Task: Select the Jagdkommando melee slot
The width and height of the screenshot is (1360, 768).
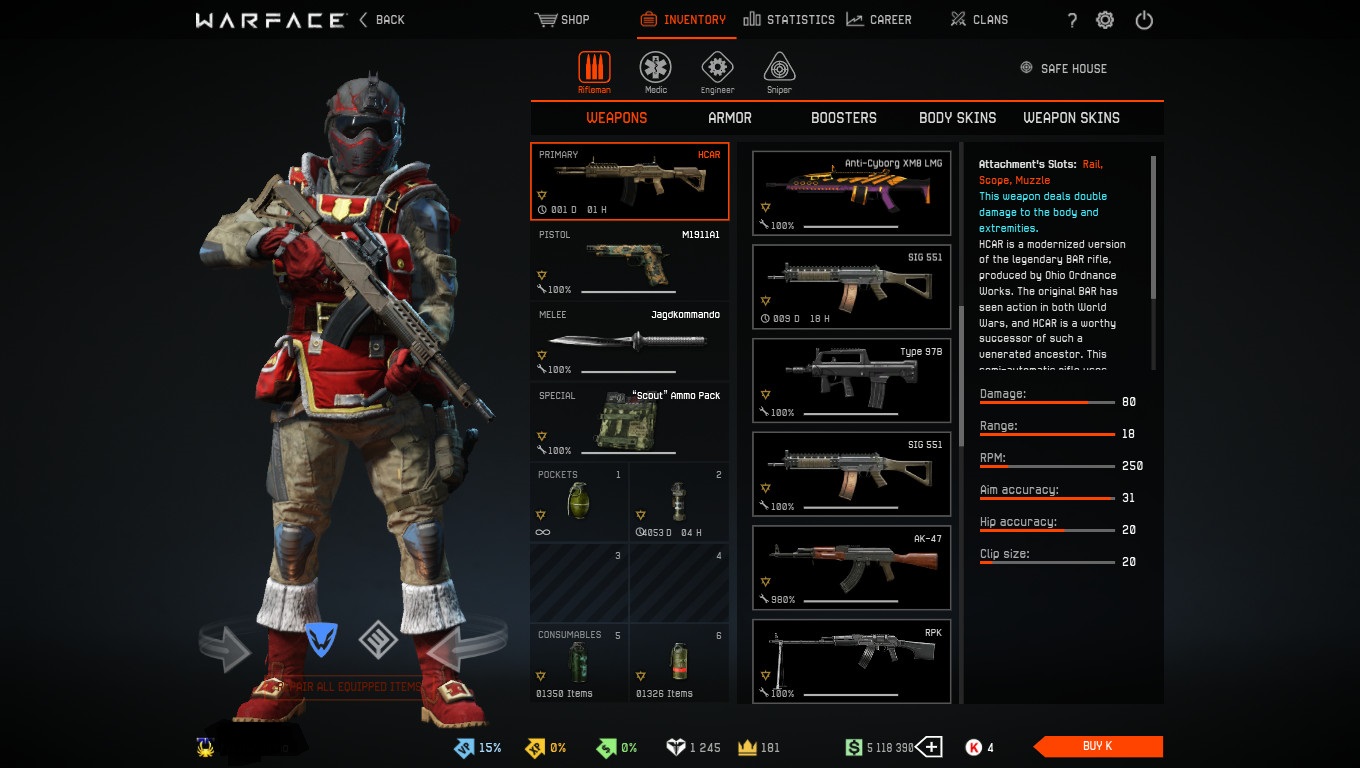Action: 629,341
